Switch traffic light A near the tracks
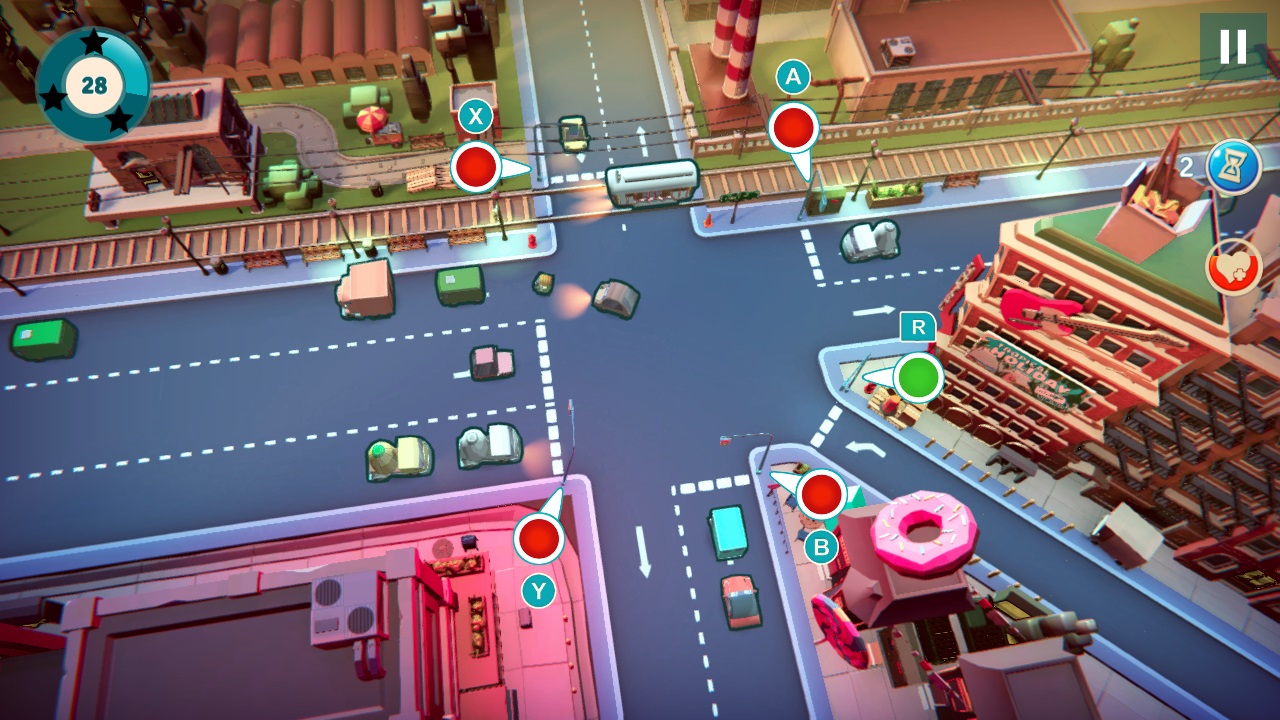The image size is (1280, 720). pyautogui.click(x=793, y=128)
